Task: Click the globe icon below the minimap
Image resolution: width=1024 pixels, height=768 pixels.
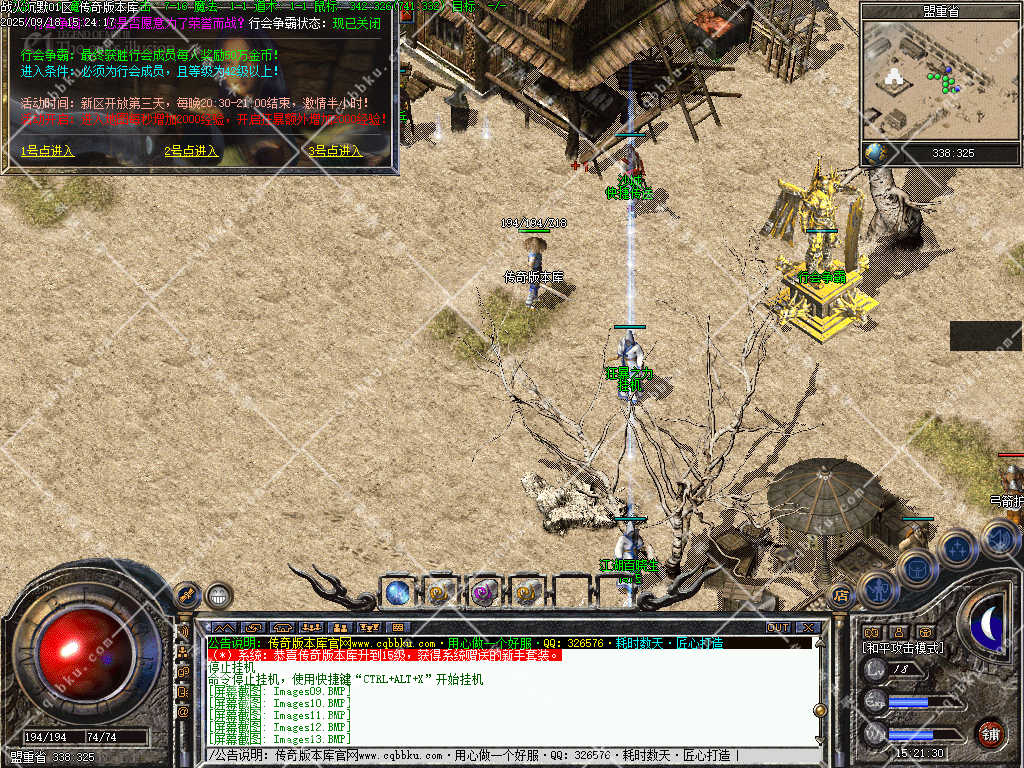Action: (x=877, y=153)
